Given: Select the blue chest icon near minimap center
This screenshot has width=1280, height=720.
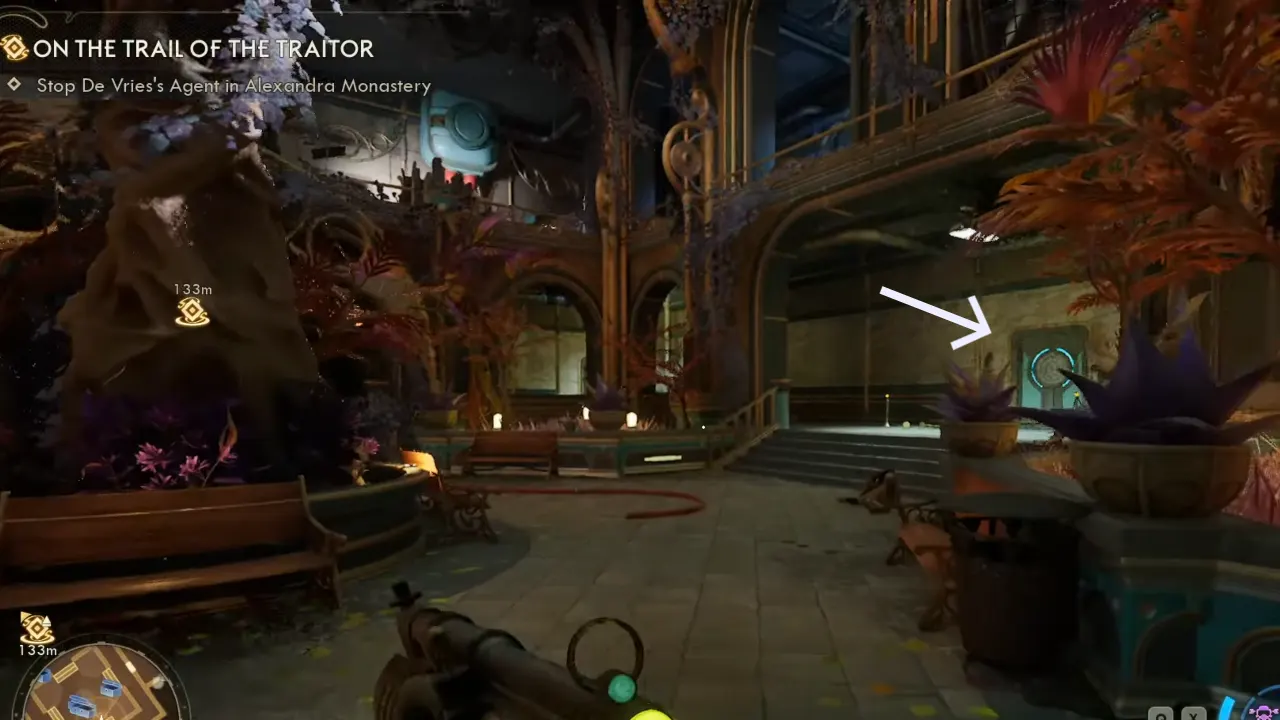Looking at the screenshot, I should tap(108, 688).
